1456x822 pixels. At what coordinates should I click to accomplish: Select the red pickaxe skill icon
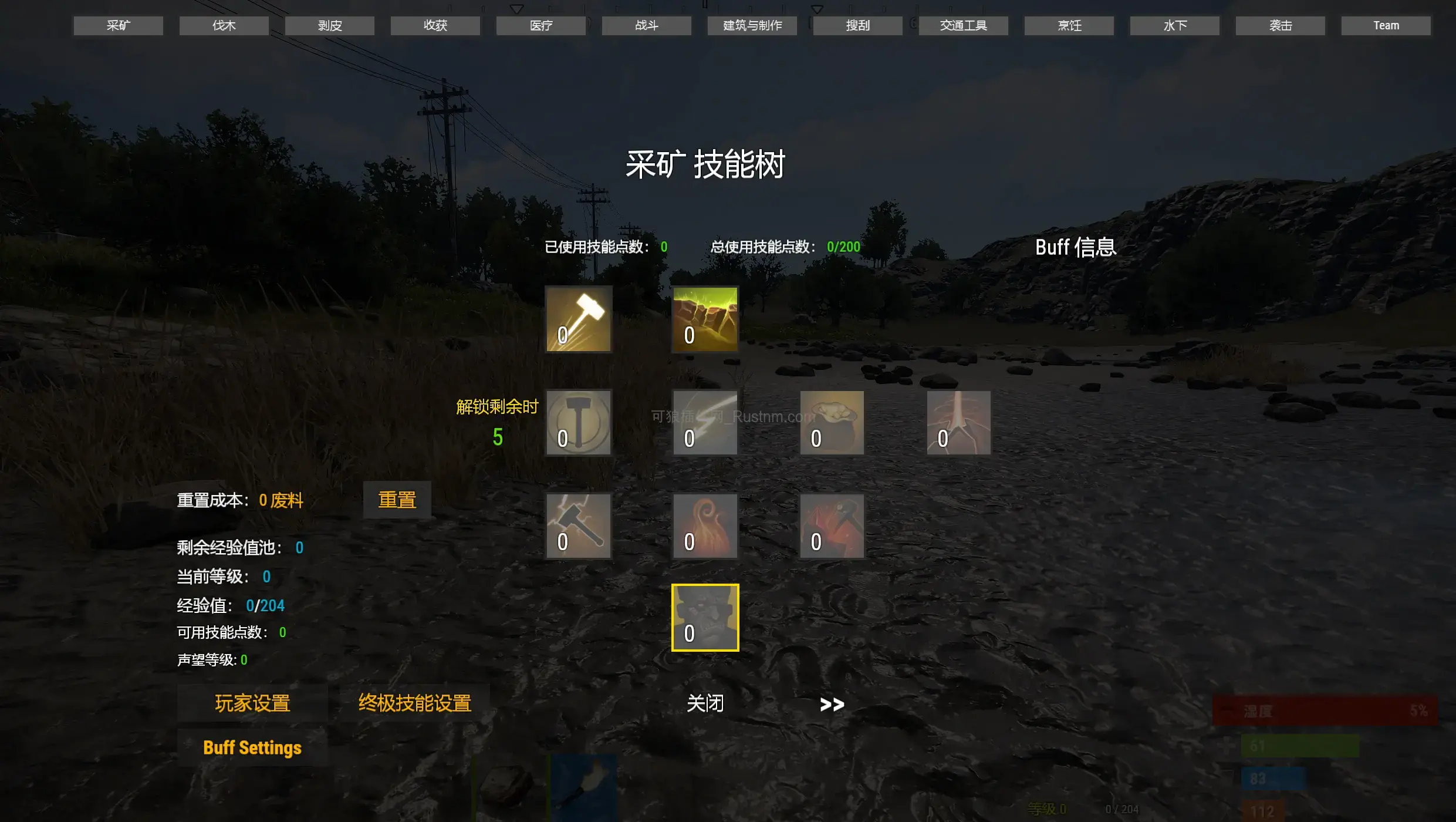832,526
